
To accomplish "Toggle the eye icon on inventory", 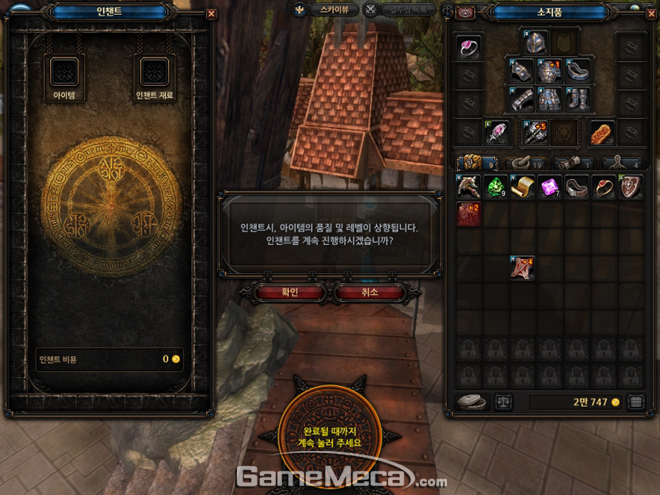I will [466, 13].
